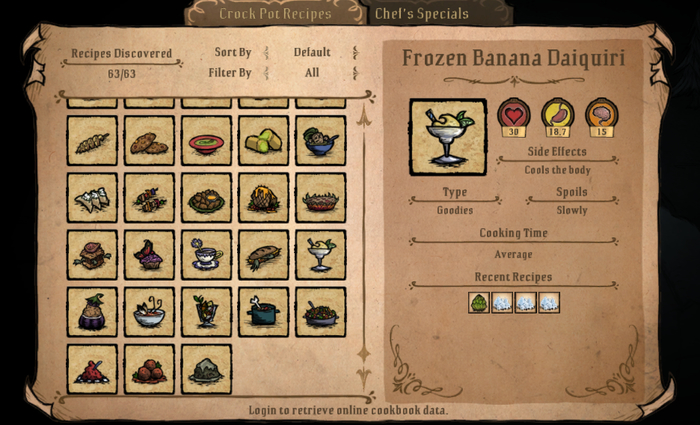Select the Frozen Banana Daiquiri grid tile
Screen dimensions: 700x425
point(322,255)
